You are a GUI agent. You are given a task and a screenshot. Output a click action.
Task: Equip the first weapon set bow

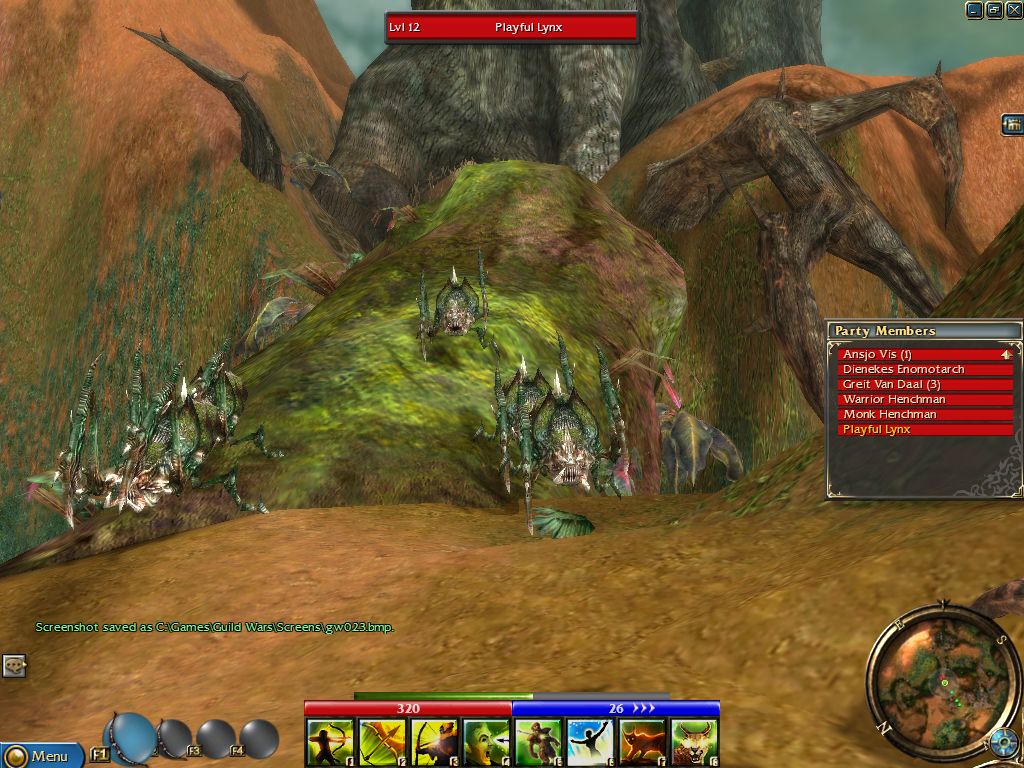coord(130,736)
